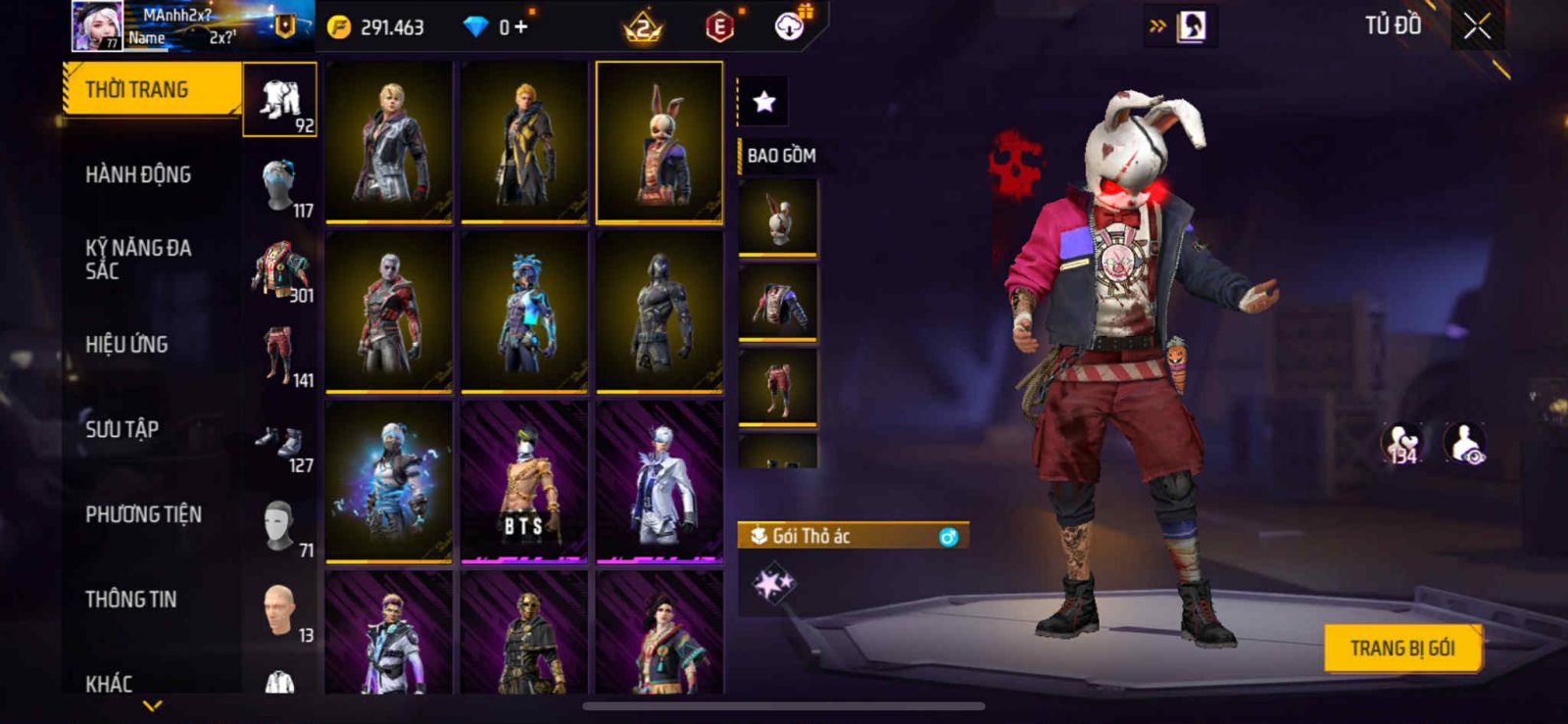This screenshot has height=724, width=1568.
Task: Open the SƯU TẬP tab
Action: (x=122, y=429)
